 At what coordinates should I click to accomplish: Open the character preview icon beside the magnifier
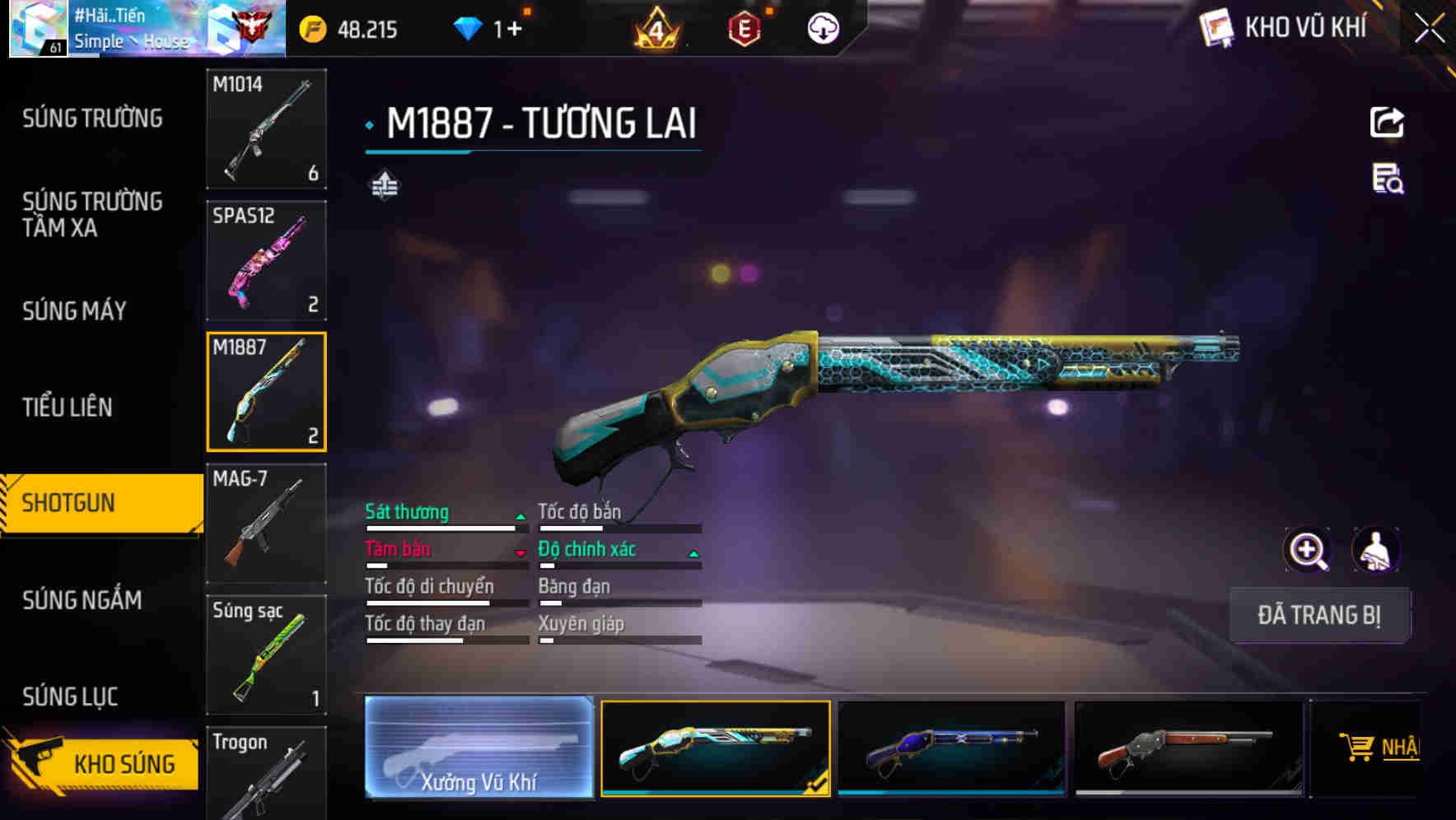[x=1377, y=549]
